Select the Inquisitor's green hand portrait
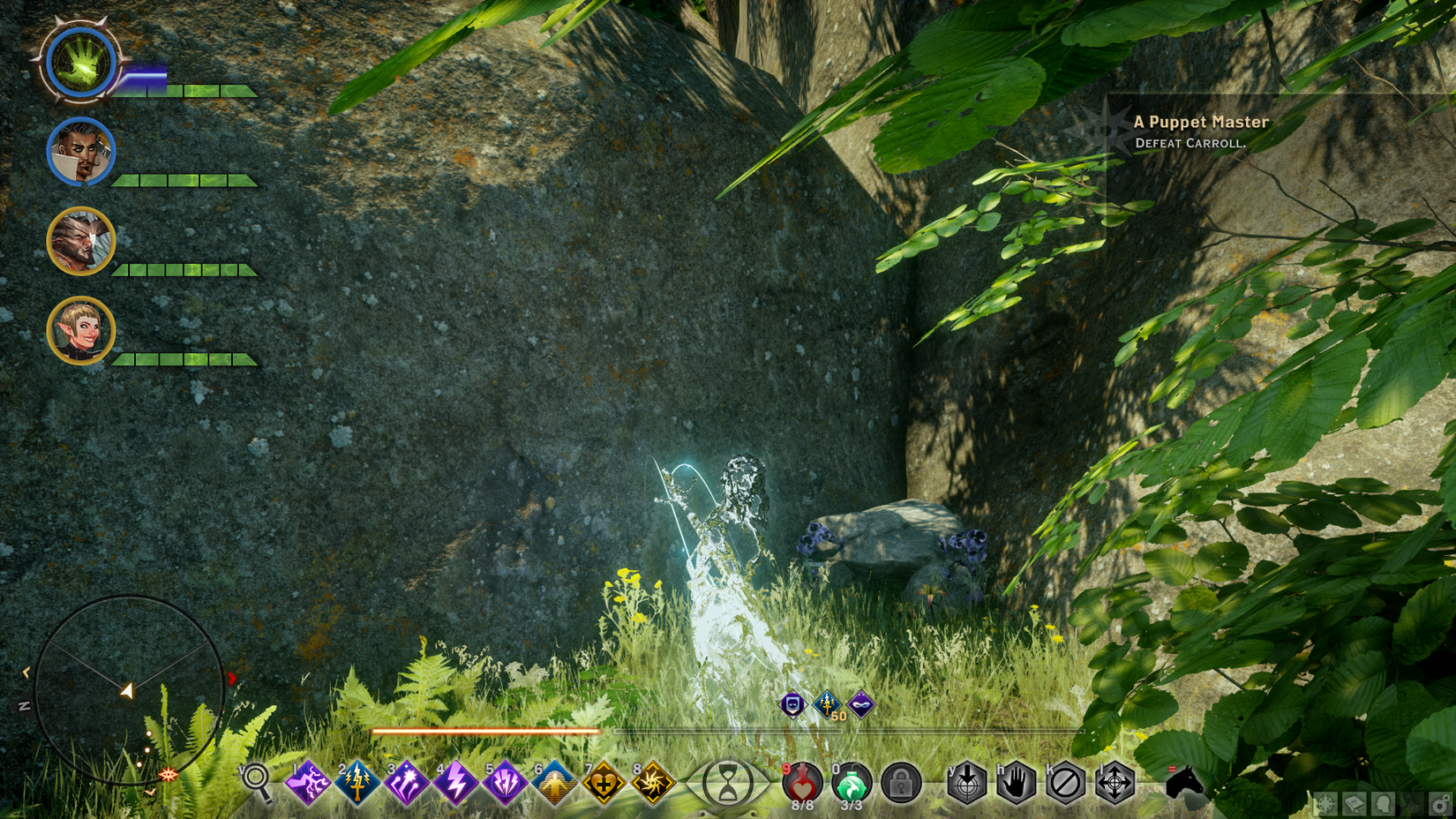 pos(80,63)
